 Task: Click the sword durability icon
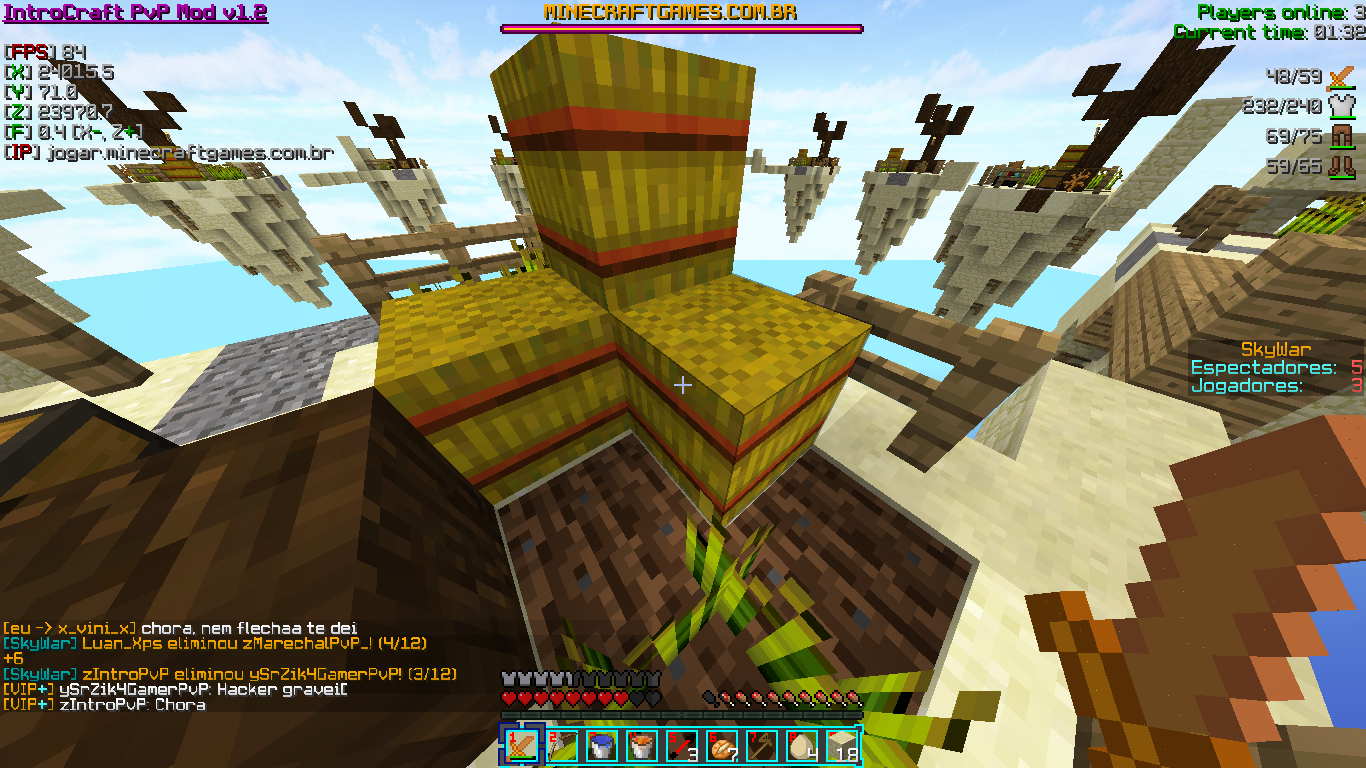coord(1340,77)
